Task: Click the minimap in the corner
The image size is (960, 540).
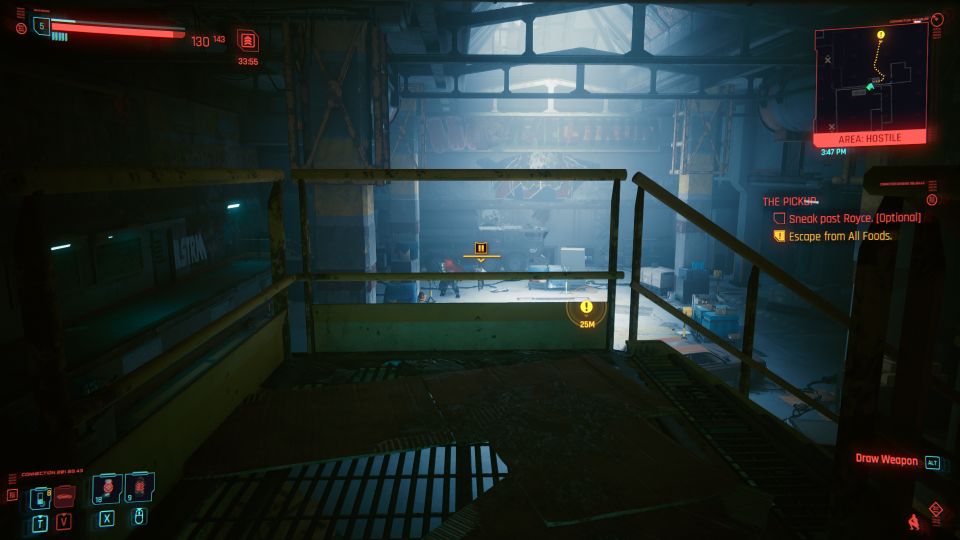Action: tap(870, 78)
